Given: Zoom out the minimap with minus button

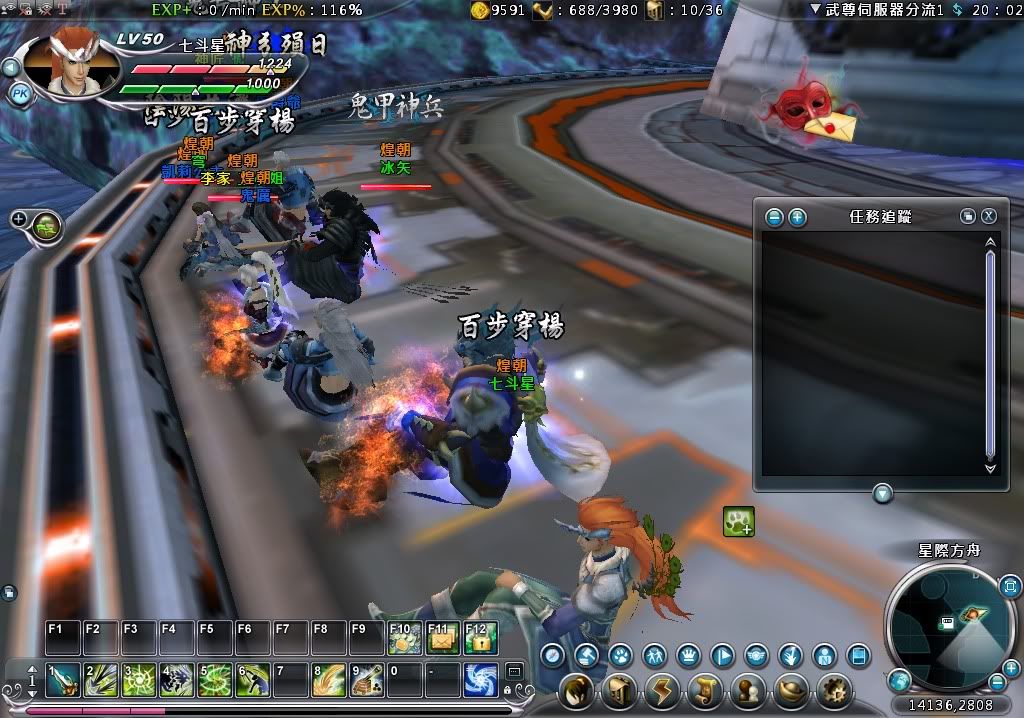Looking at the screenshot, I should point(998,682).
